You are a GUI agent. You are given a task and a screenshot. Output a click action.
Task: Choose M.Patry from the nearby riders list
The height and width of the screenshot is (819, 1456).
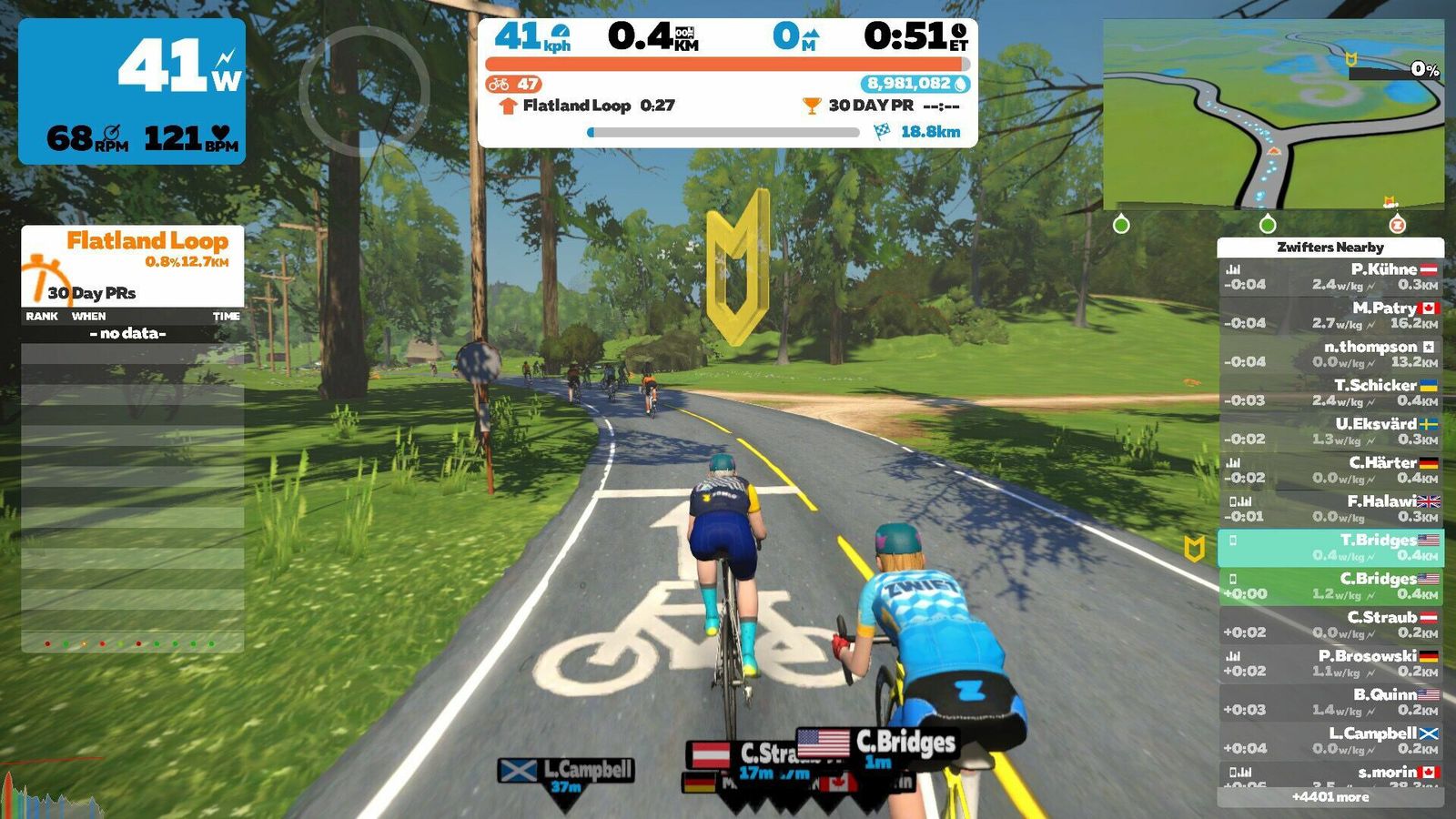(1330, 315)
